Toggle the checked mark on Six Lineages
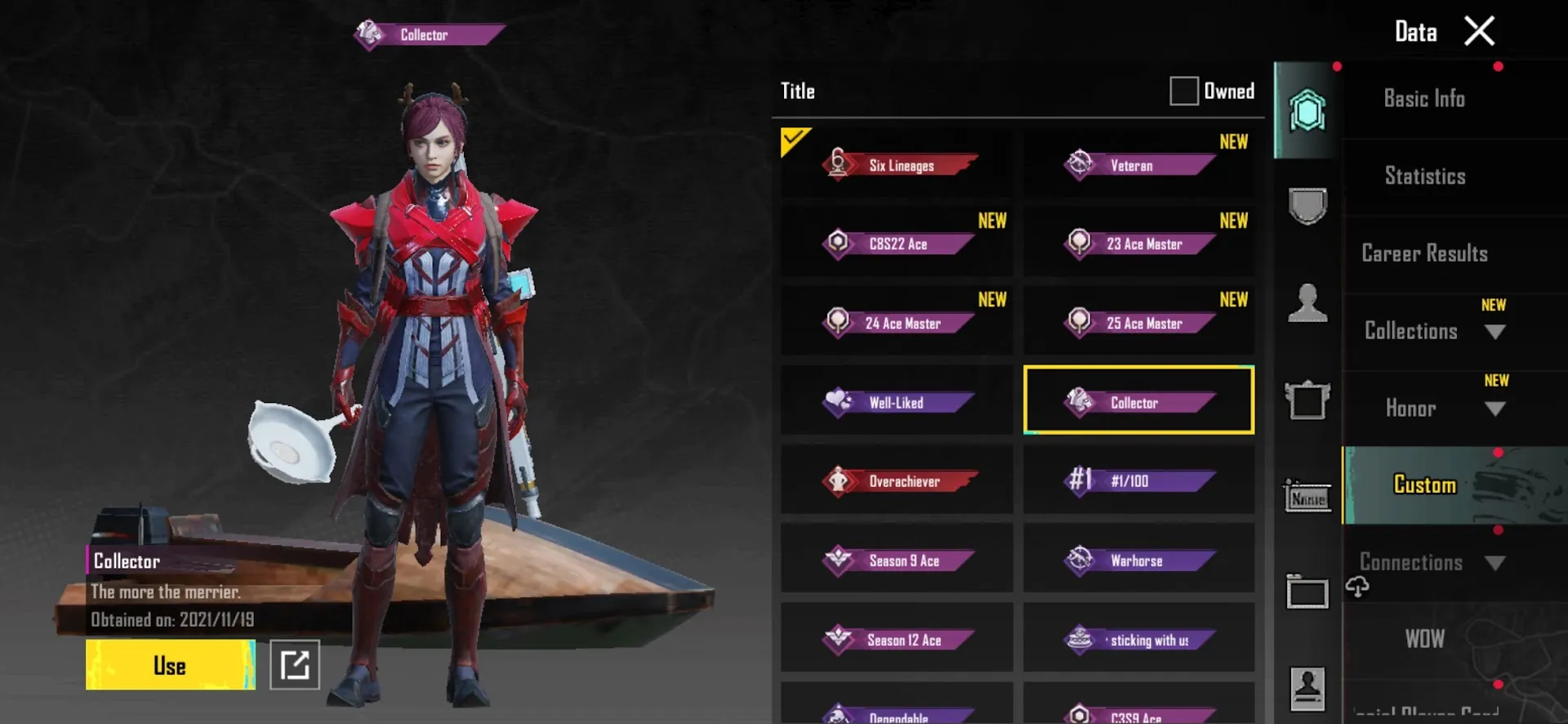The height and width of the screenshot is (724, 1568). [x=794, y=141]
